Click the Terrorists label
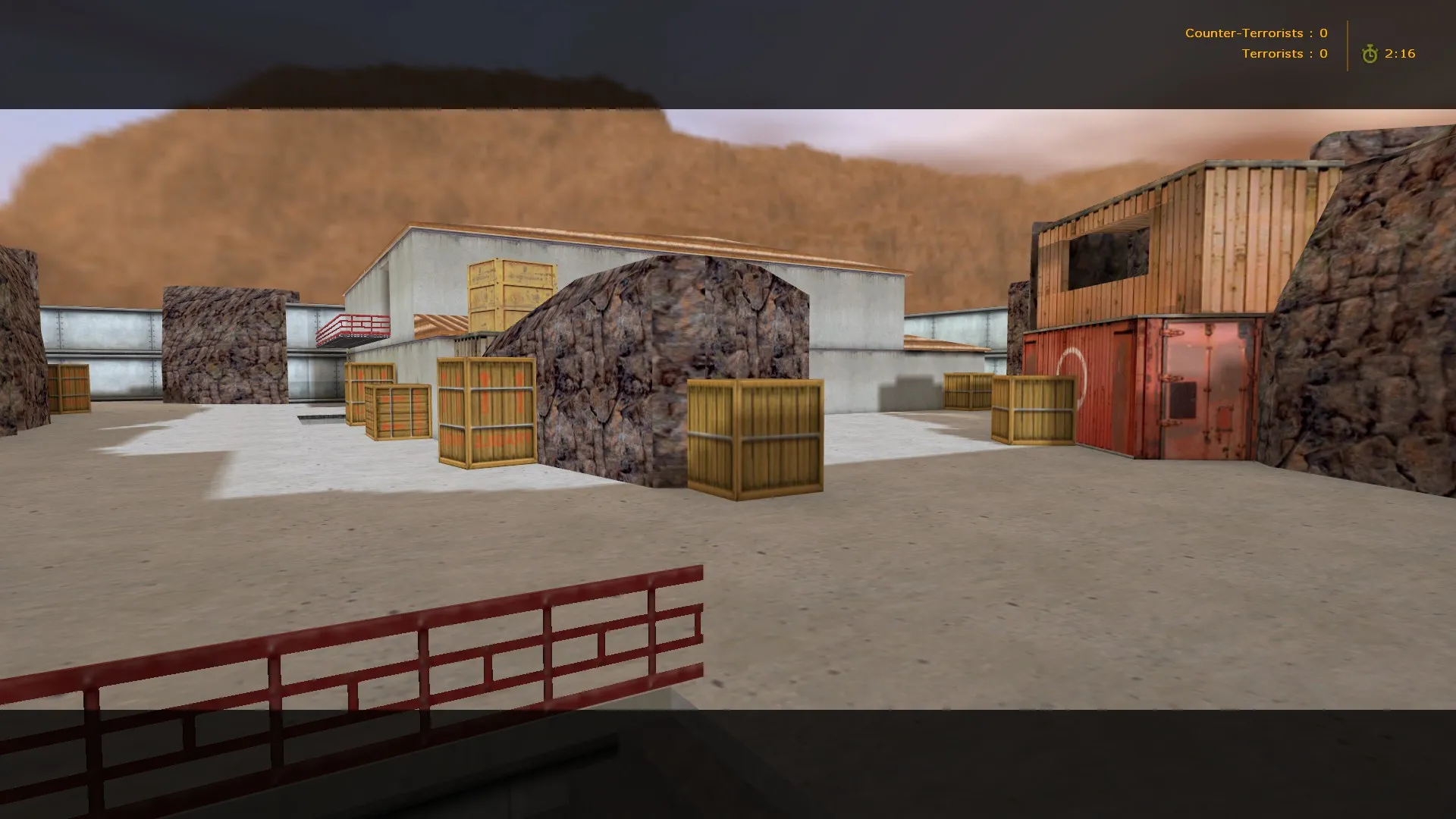Image resolution: width=1456 pixels, height=819 pixels. (x=1272, y=53)
